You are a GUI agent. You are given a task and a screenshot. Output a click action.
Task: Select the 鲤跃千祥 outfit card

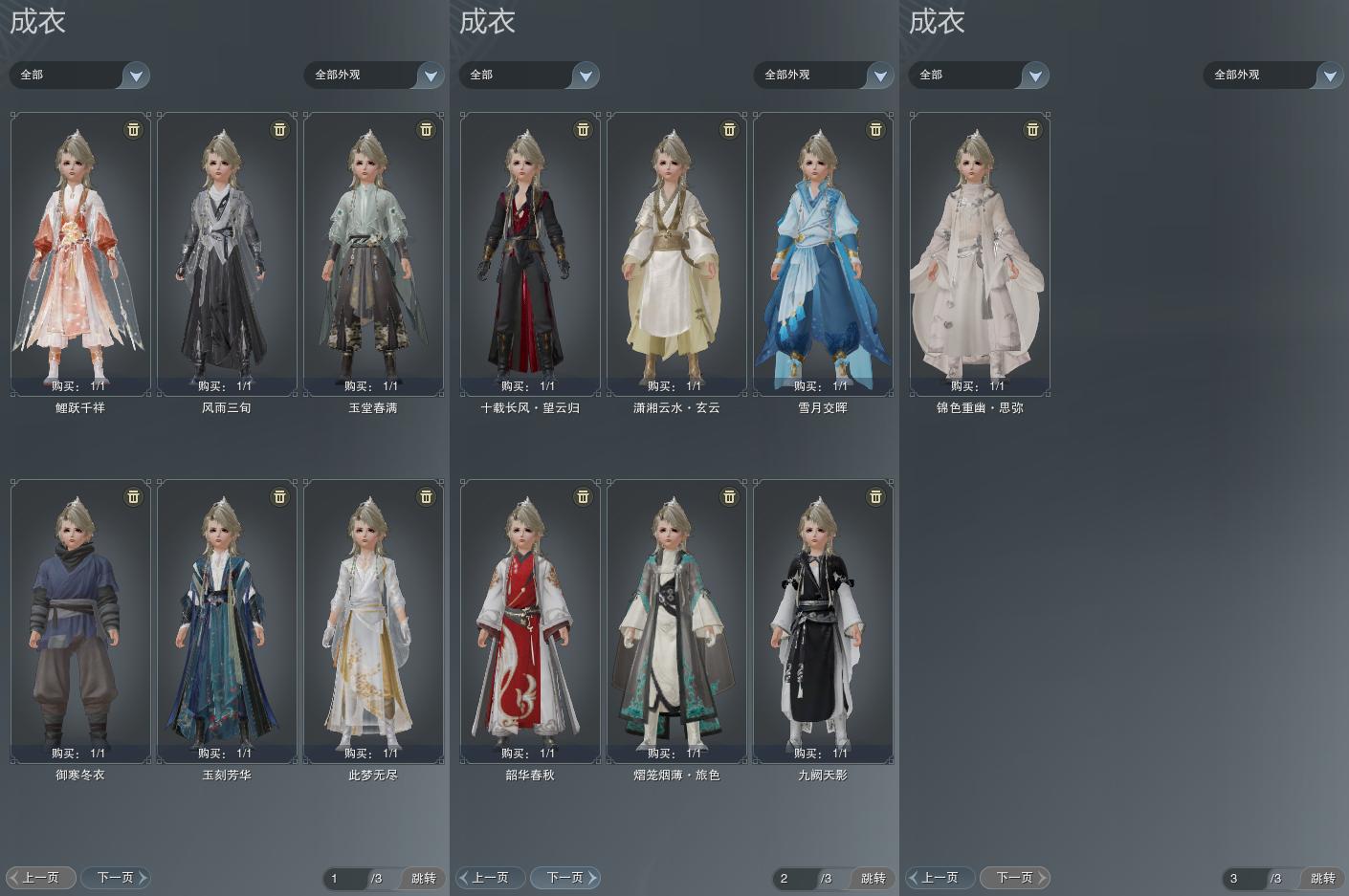[x=80, y=253]
